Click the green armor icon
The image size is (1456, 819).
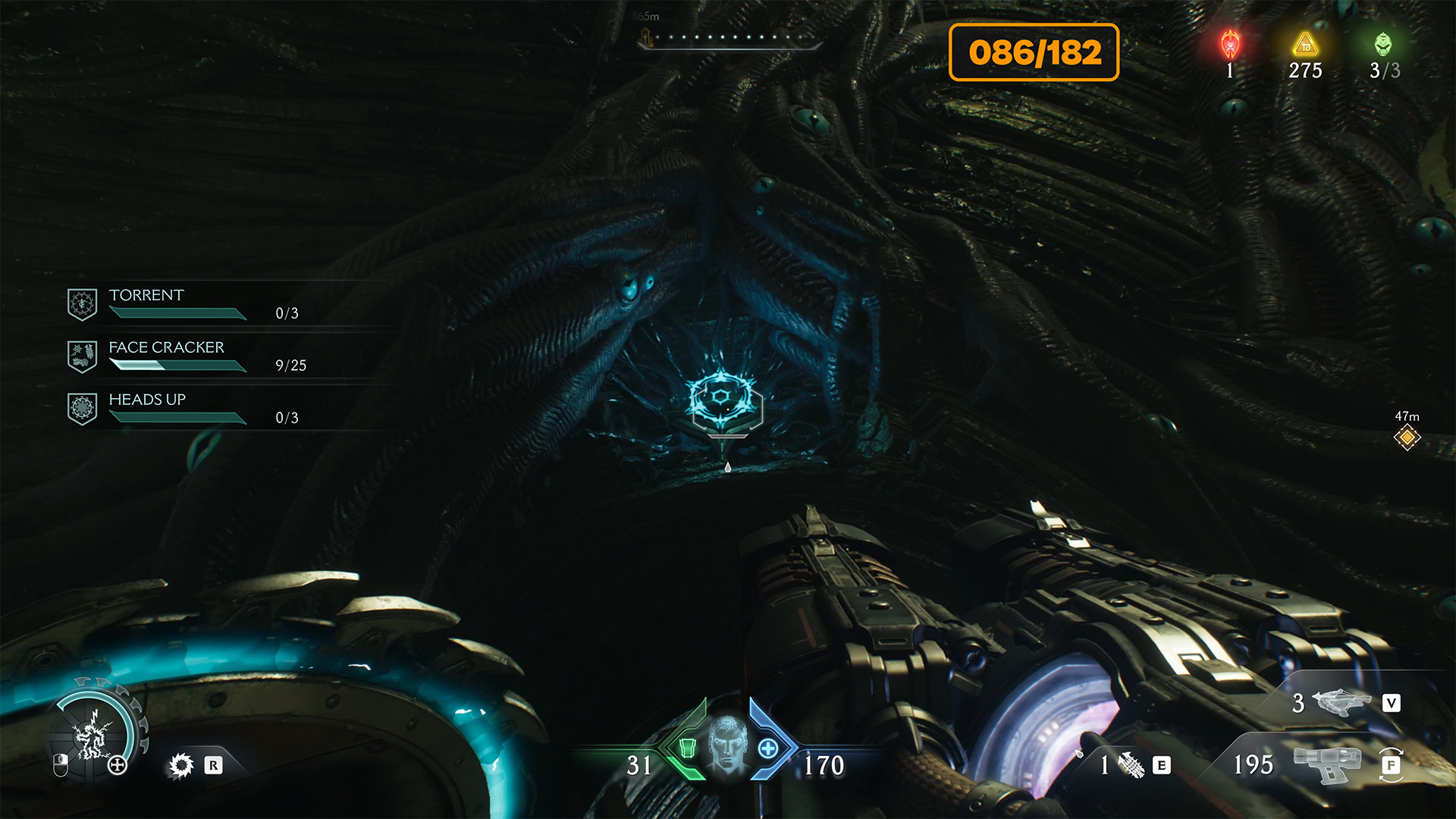pyautogui.click(x=687, y=748)
